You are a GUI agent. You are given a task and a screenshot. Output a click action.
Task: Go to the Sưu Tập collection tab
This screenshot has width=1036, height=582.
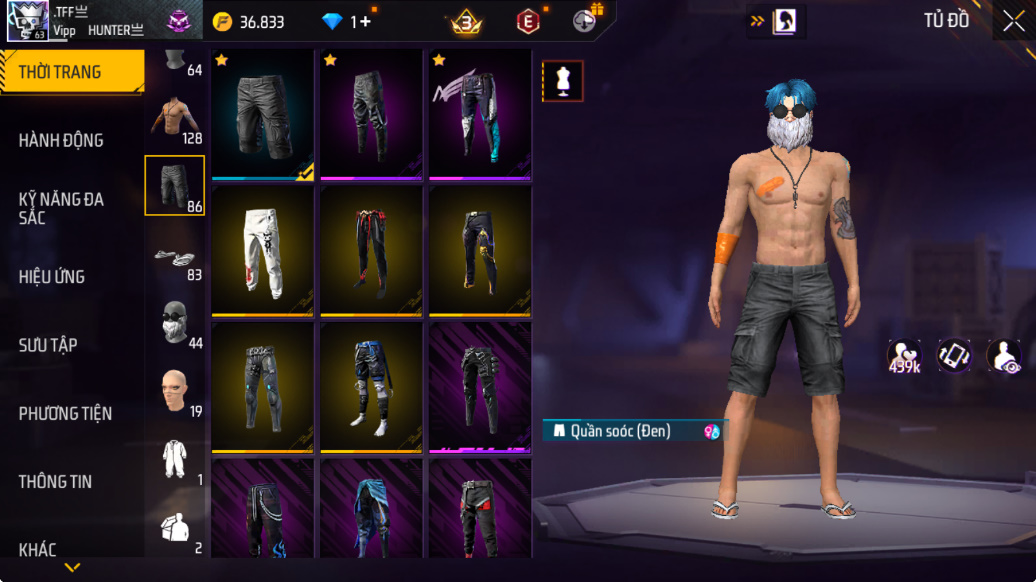[x=48, y=345]
